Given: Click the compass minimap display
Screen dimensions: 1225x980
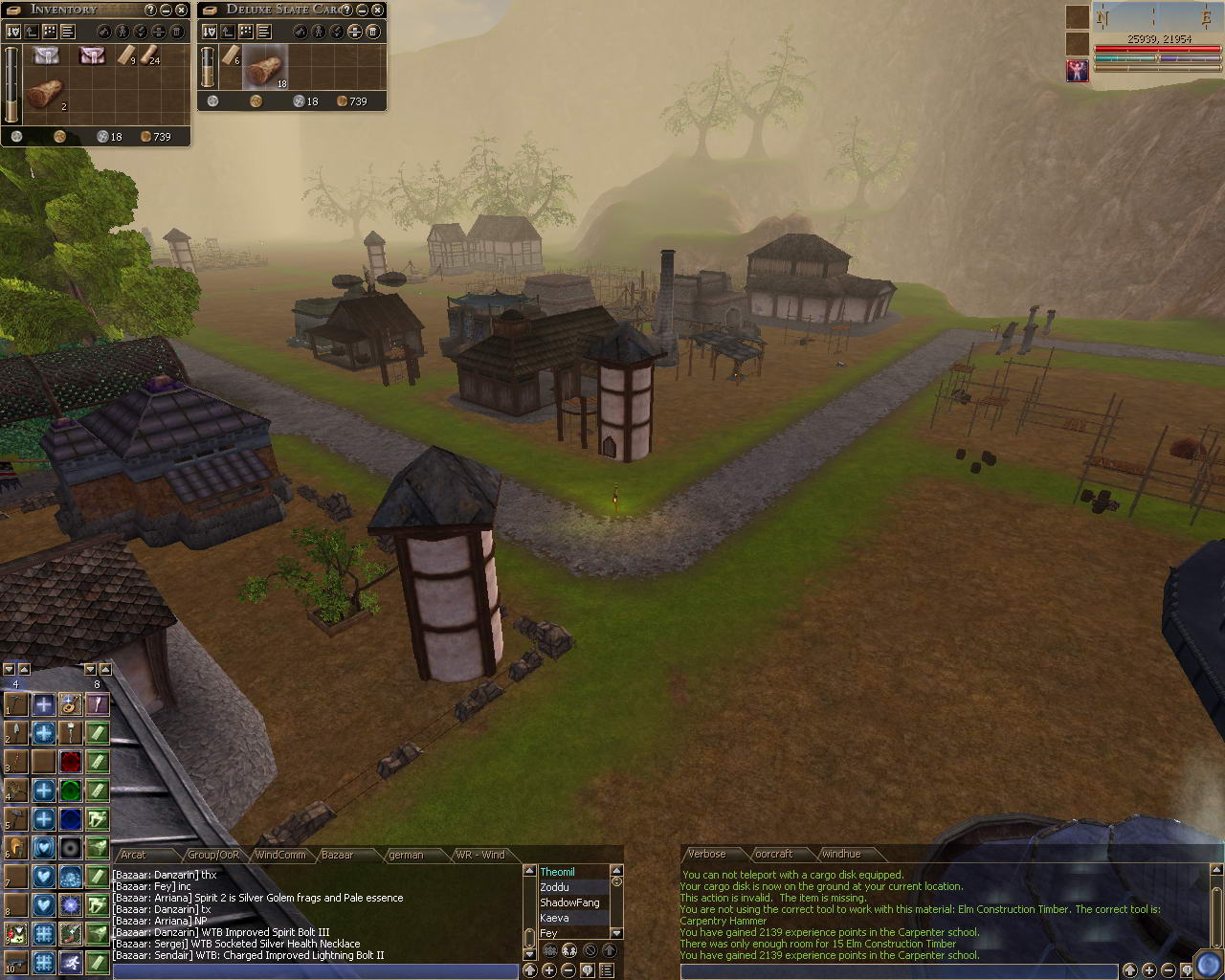Looking at the screenshot, I should click(1153, 17).
